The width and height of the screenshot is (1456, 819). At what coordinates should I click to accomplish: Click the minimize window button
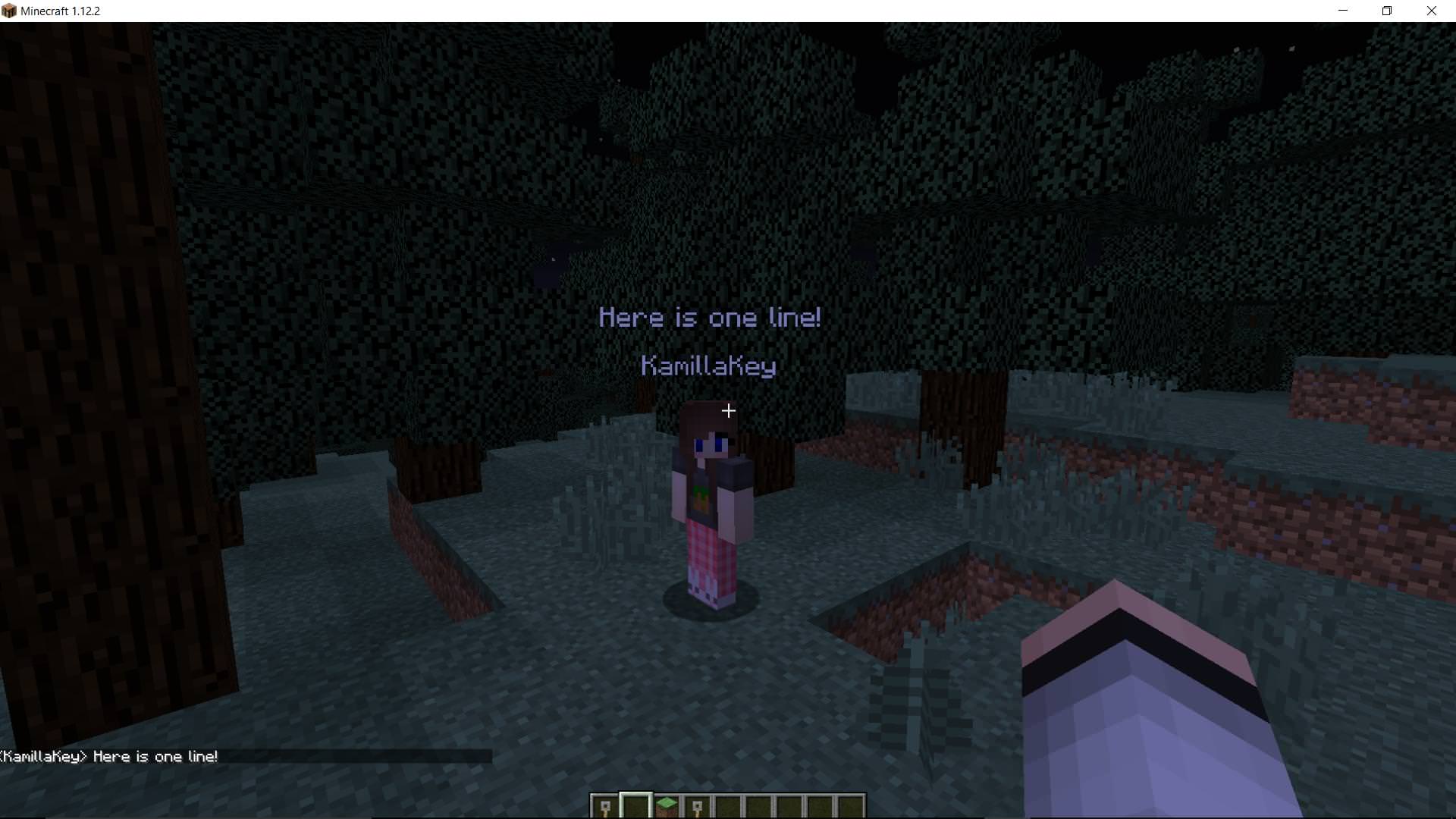pos(1342,11)
